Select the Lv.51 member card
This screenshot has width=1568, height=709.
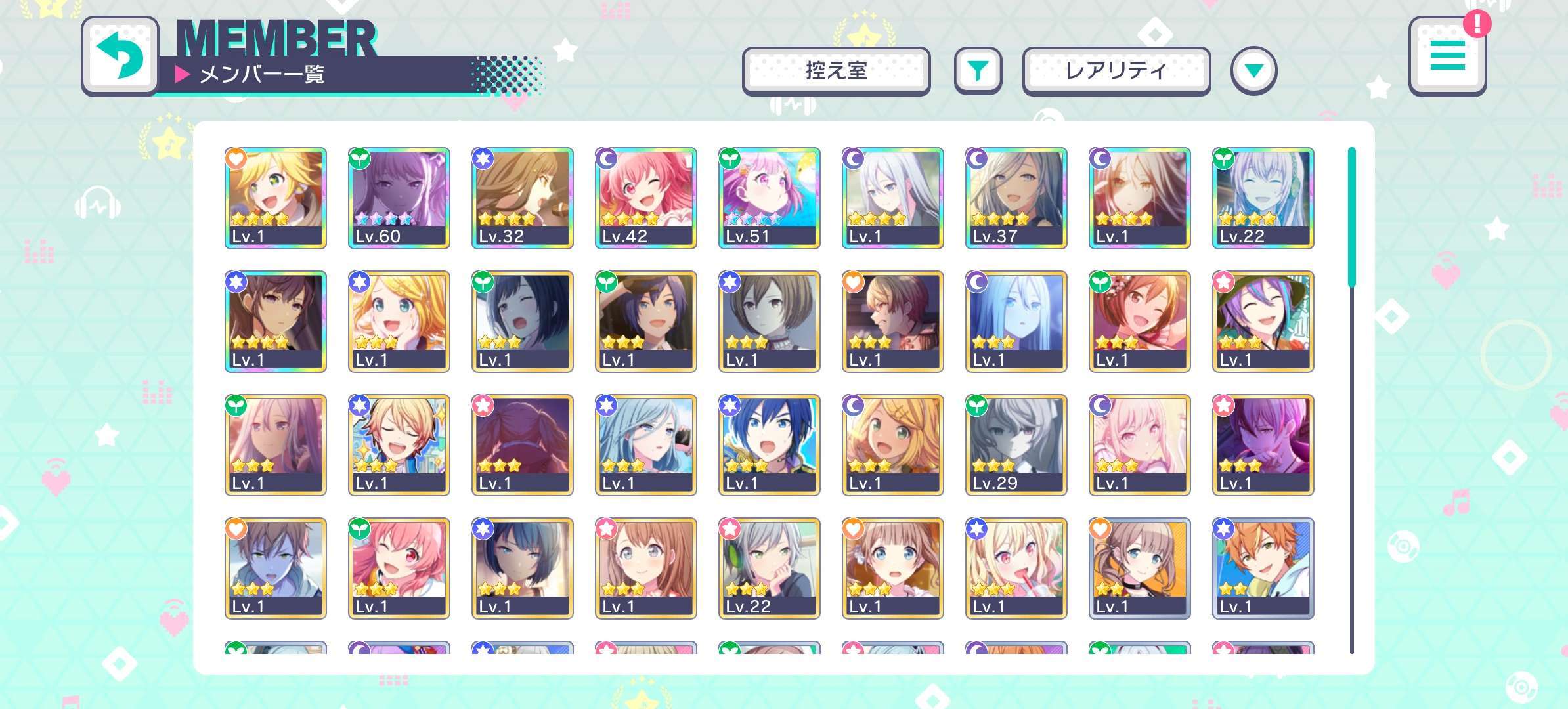point(770,198)
